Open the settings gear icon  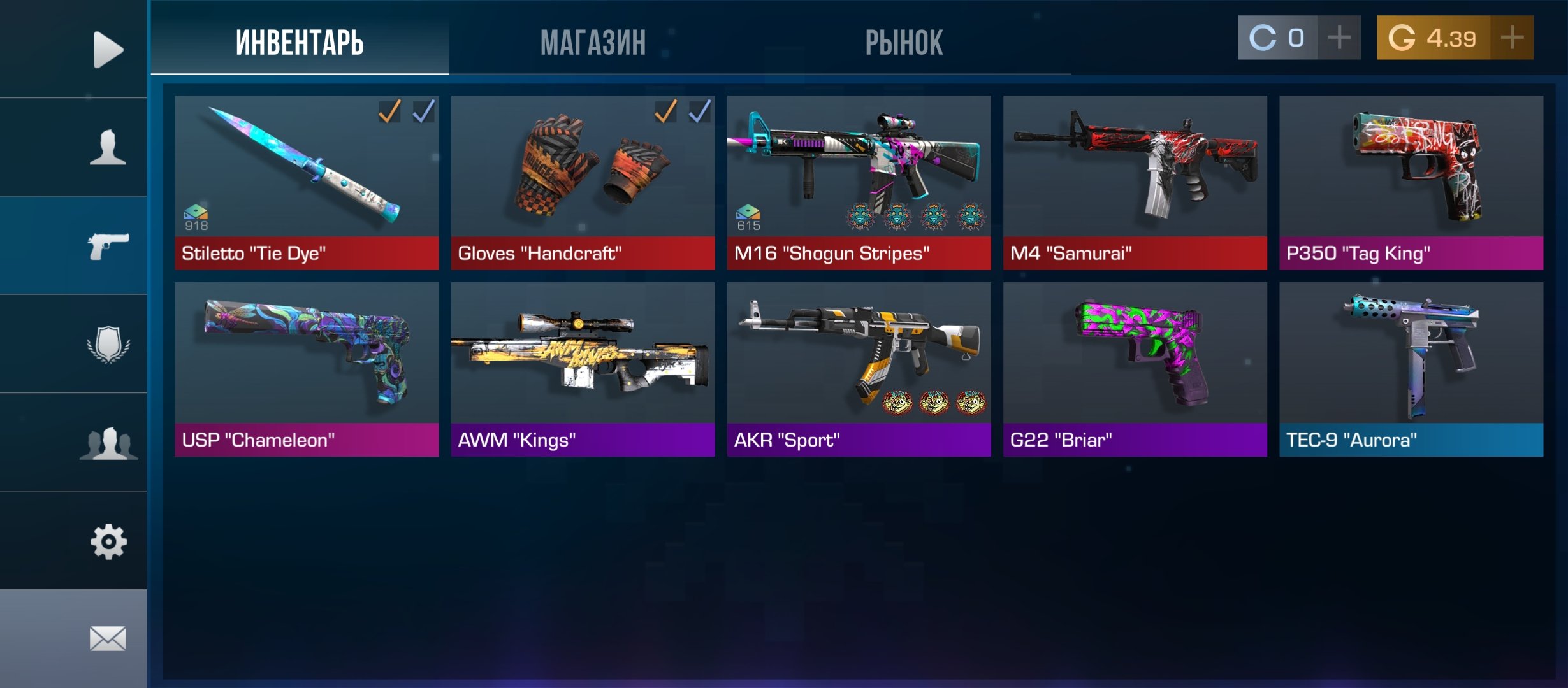coord(108,542)
